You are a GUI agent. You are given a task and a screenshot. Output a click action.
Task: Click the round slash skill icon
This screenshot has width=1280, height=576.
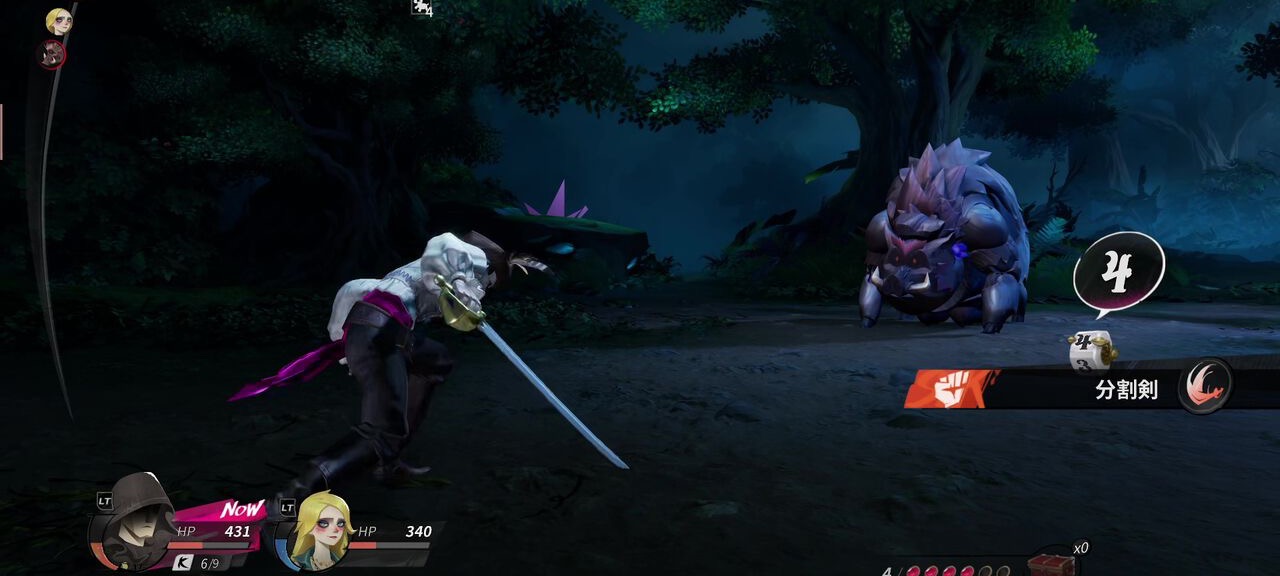tap(1203, 386)
